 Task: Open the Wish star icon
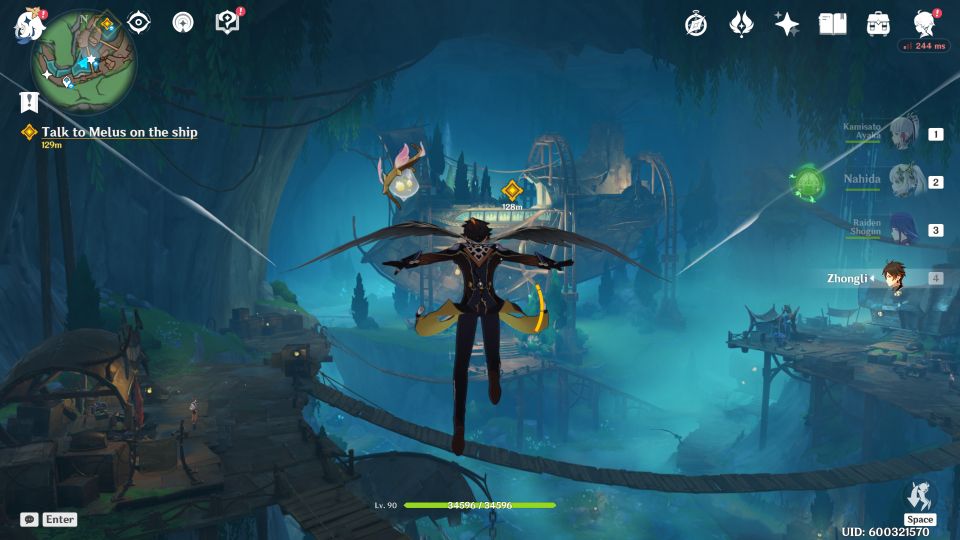pos(787,24)
